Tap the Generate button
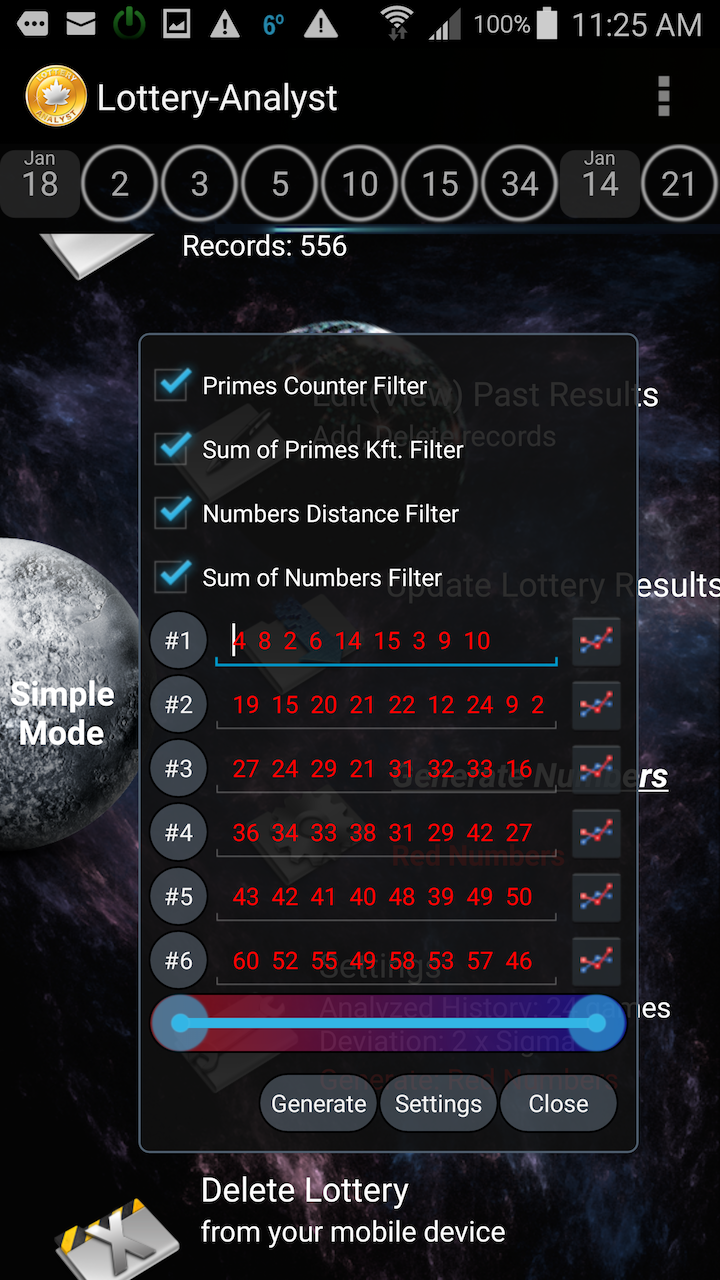The image size is (720, 1280). click(x=319, y=1104)
